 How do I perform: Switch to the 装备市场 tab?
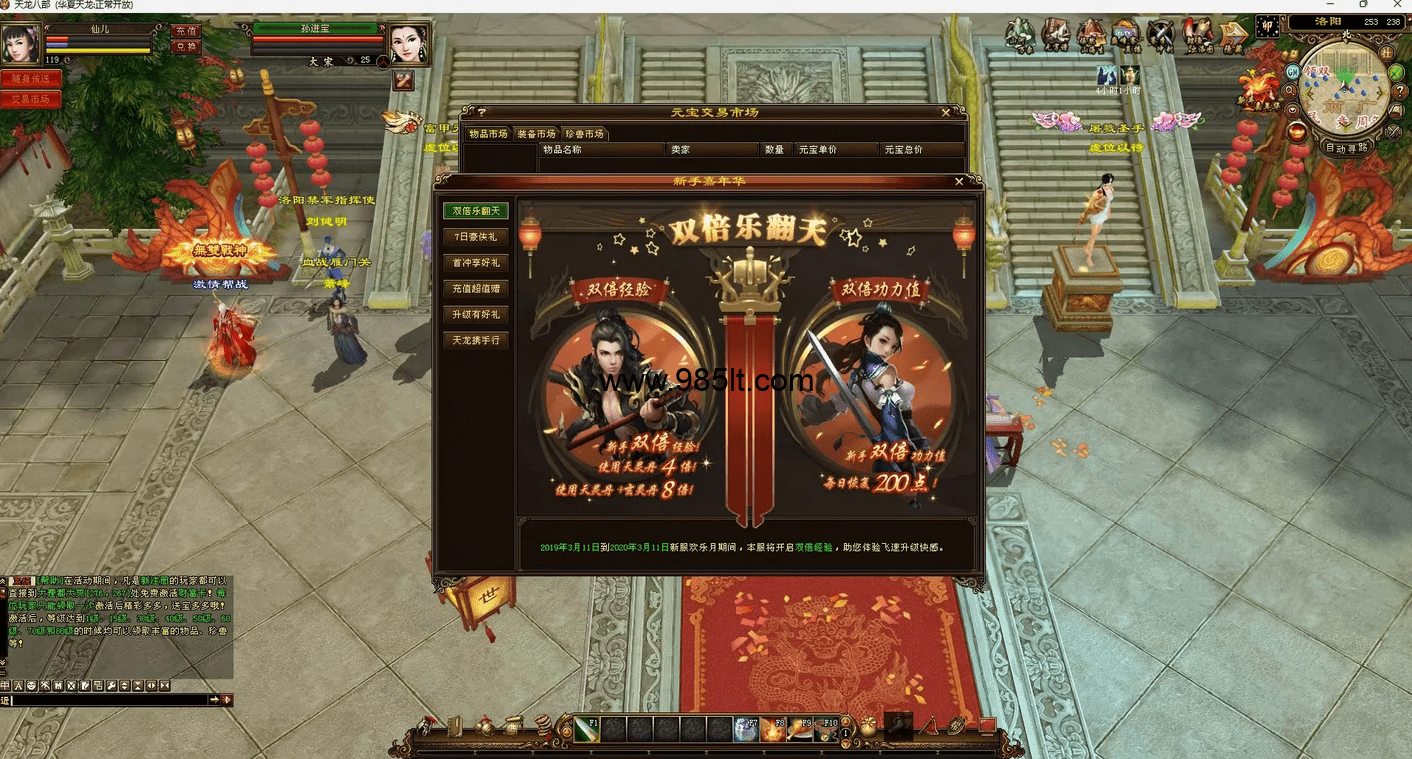tap(535, 134)
